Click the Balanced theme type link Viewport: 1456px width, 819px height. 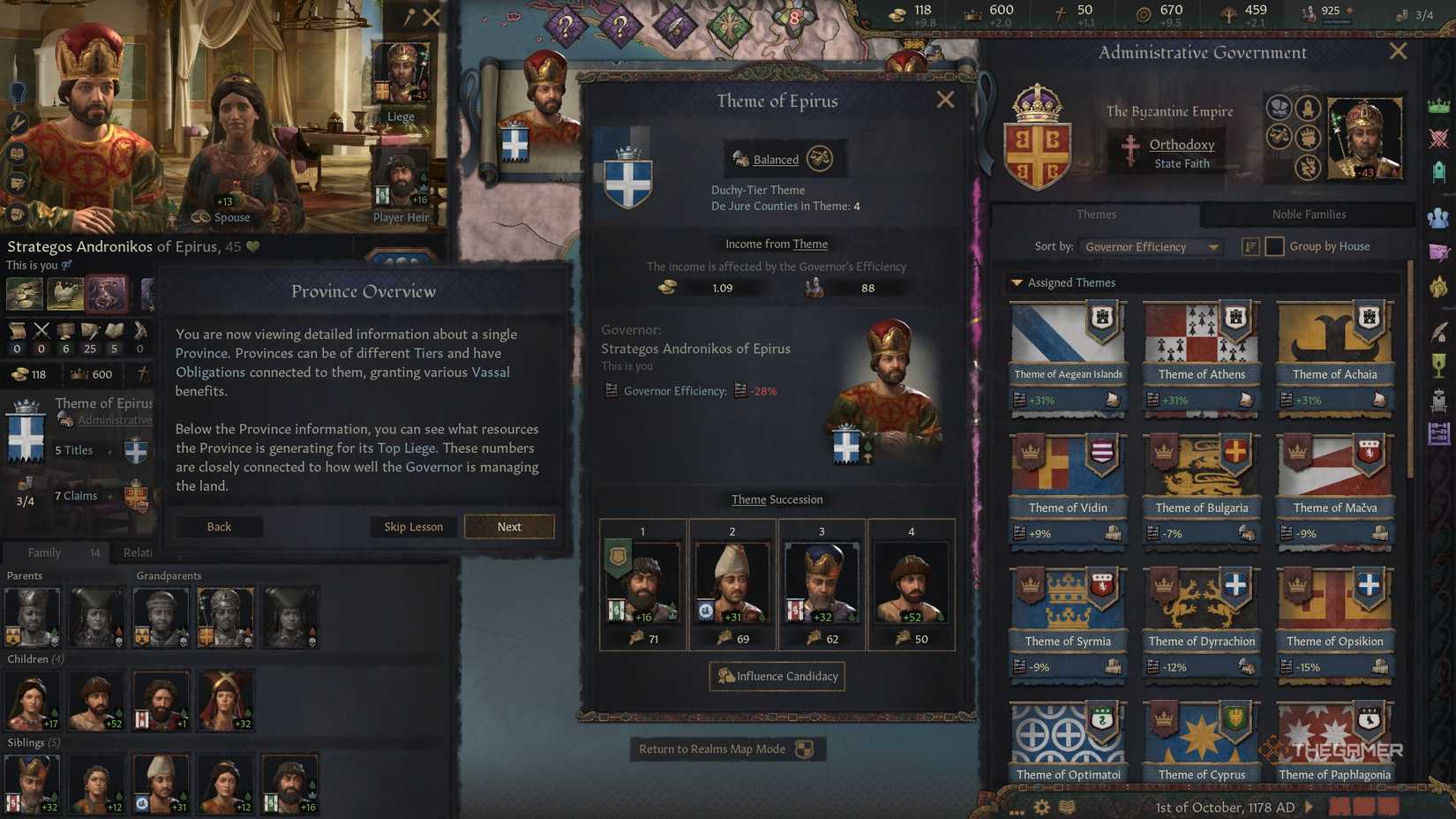(776, 160)
